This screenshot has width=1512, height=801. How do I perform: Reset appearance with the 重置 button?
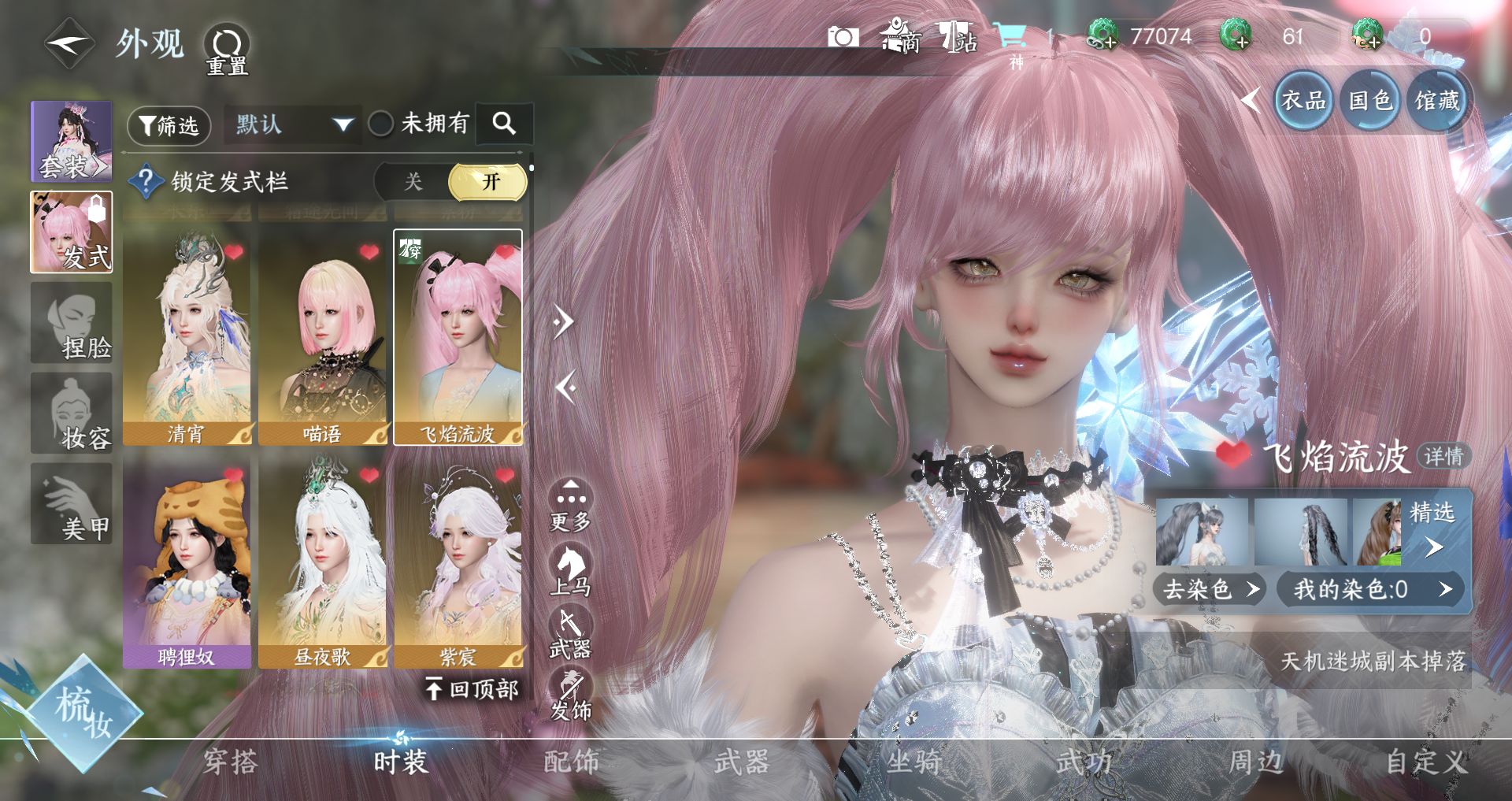coord(227,49)
